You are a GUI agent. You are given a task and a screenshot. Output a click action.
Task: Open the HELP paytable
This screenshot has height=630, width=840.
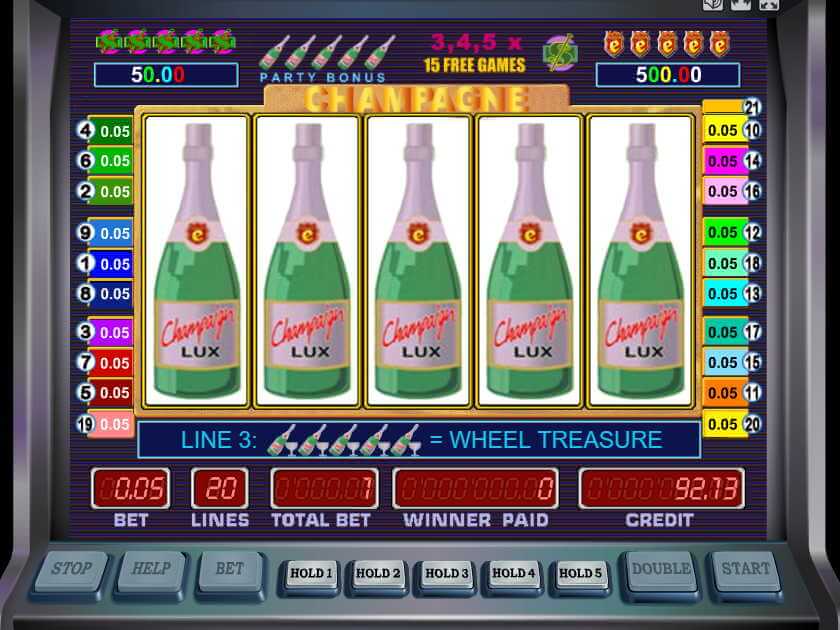pos(151,571)
